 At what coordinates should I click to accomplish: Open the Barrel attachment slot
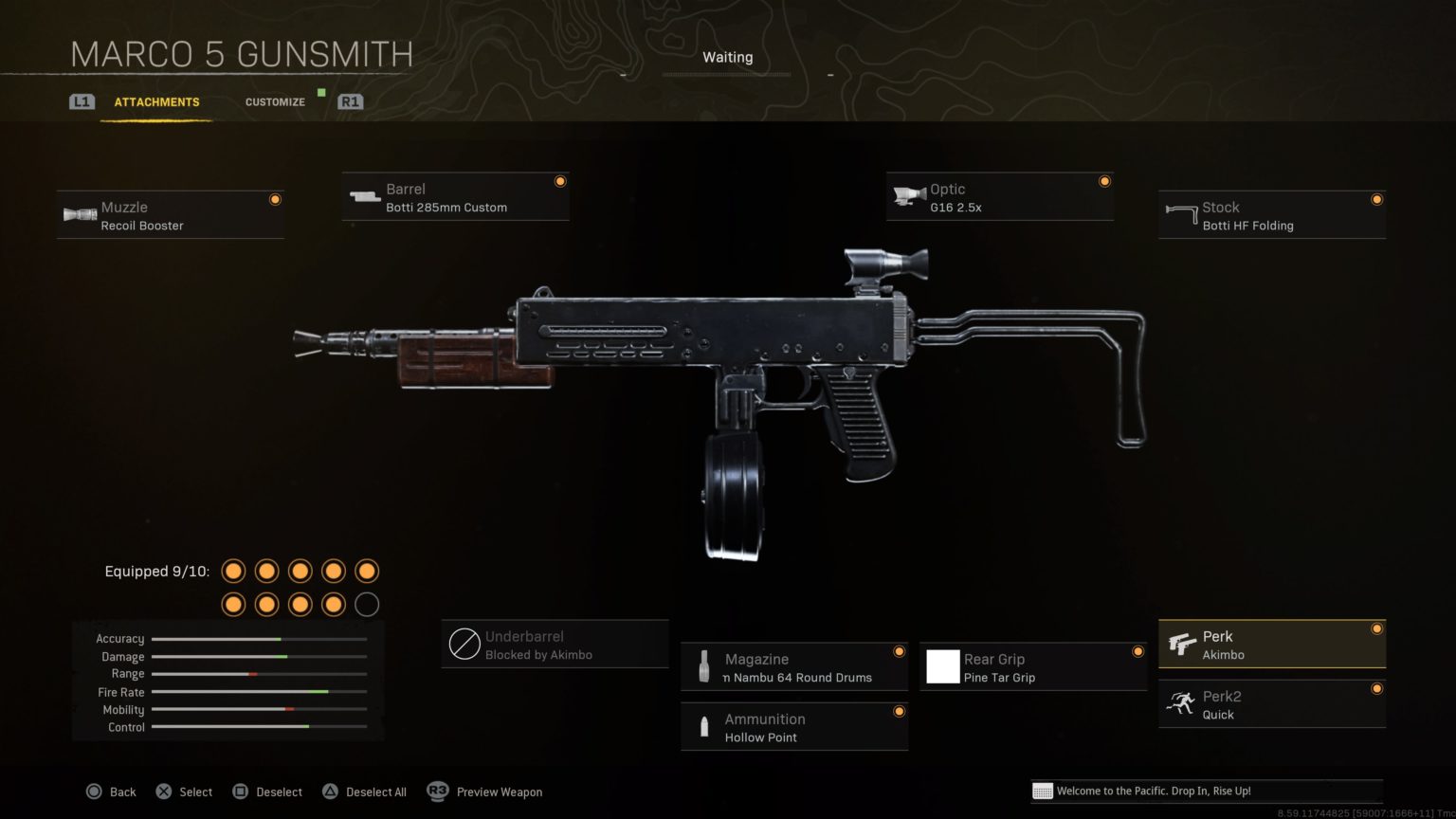[x=456, y=197]
